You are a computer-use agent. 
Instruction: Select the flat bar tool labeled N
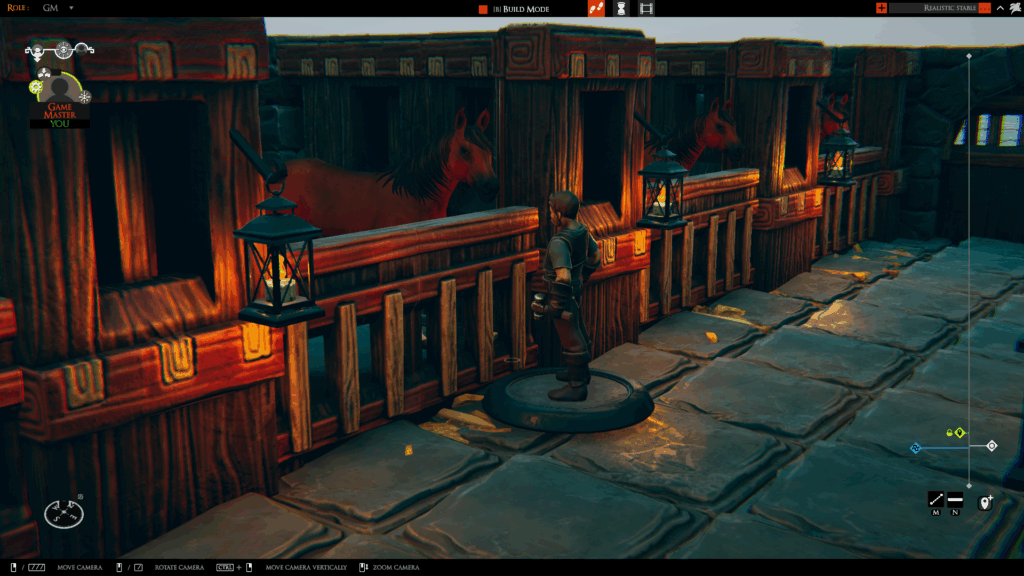[955, 499]
